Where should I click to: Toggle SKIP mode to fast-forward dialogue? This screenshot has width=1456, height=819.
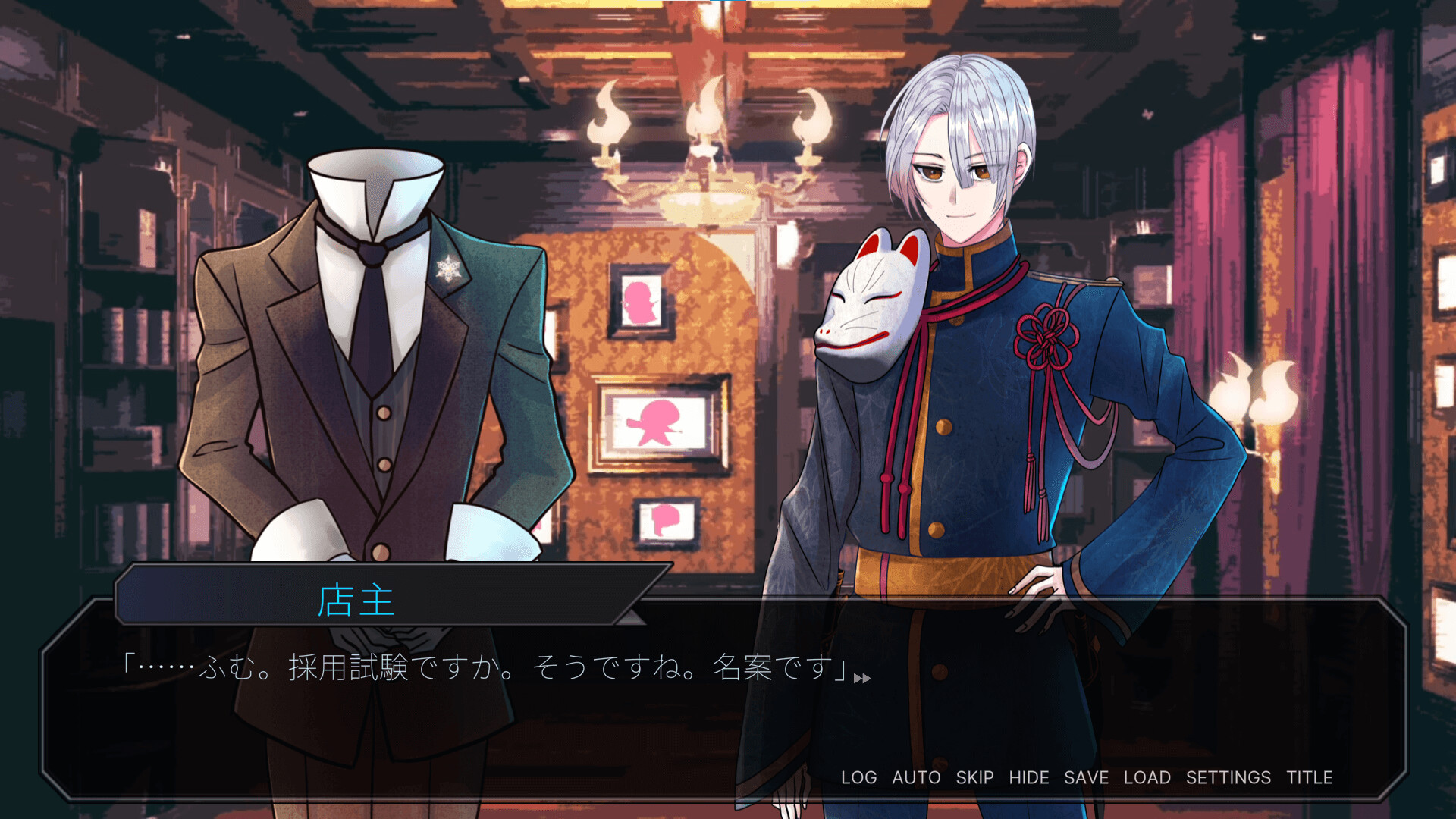click(x=974, y=777)
